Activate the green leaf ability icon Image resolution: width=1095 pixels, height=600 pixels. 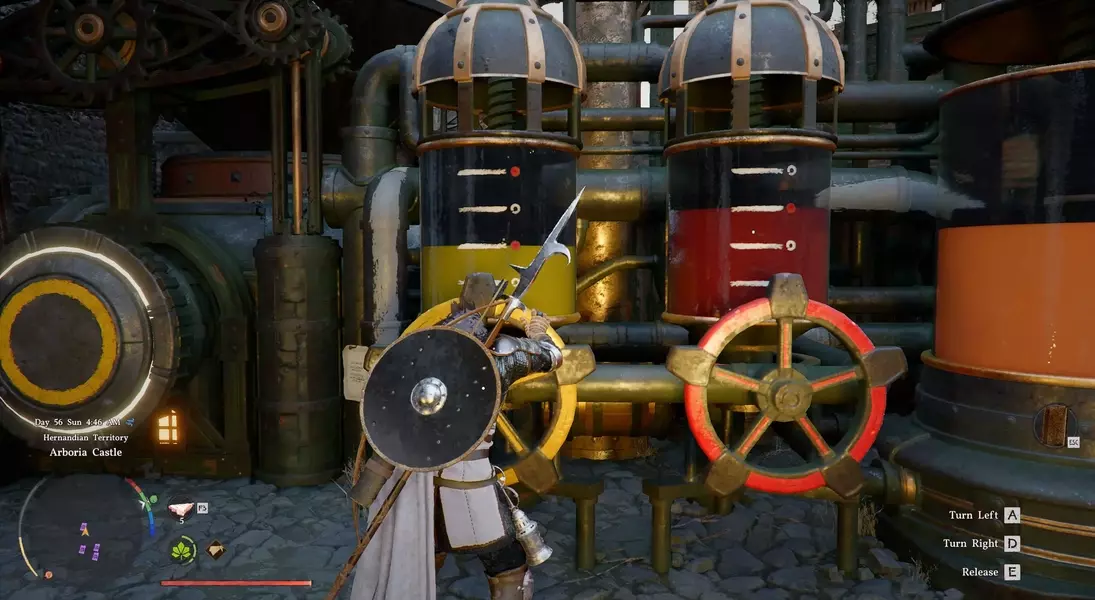tap(183, 549)
